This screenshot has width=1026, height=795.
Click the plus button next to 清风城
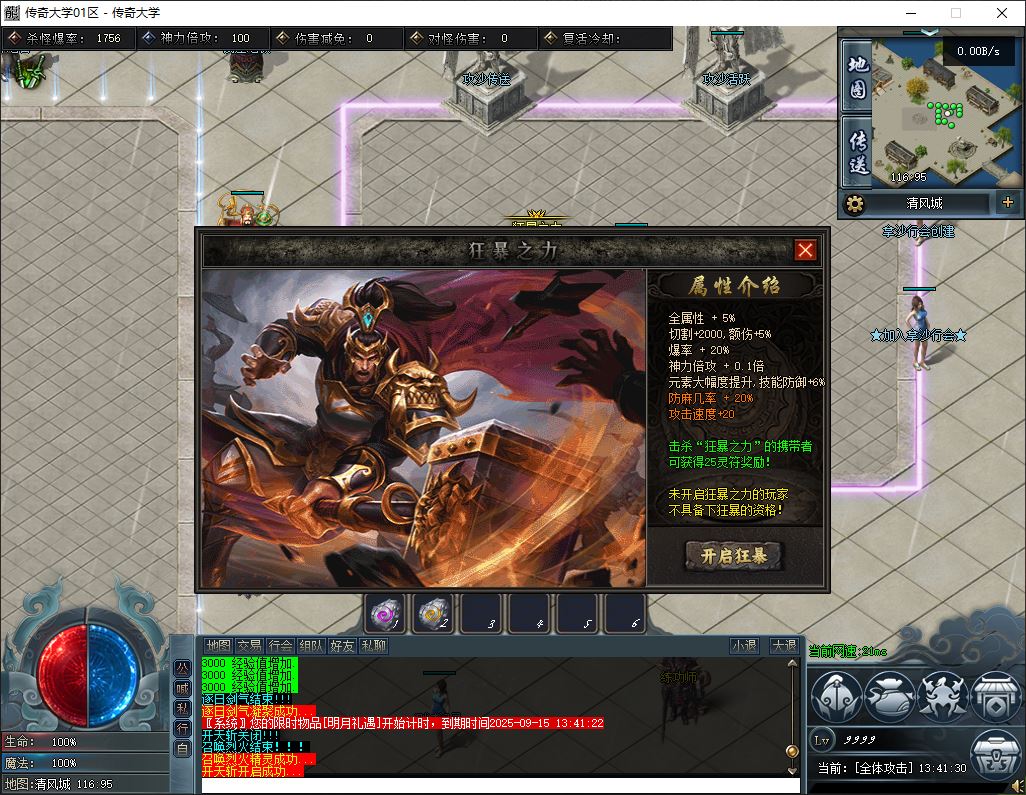[x=1007, y=203]
